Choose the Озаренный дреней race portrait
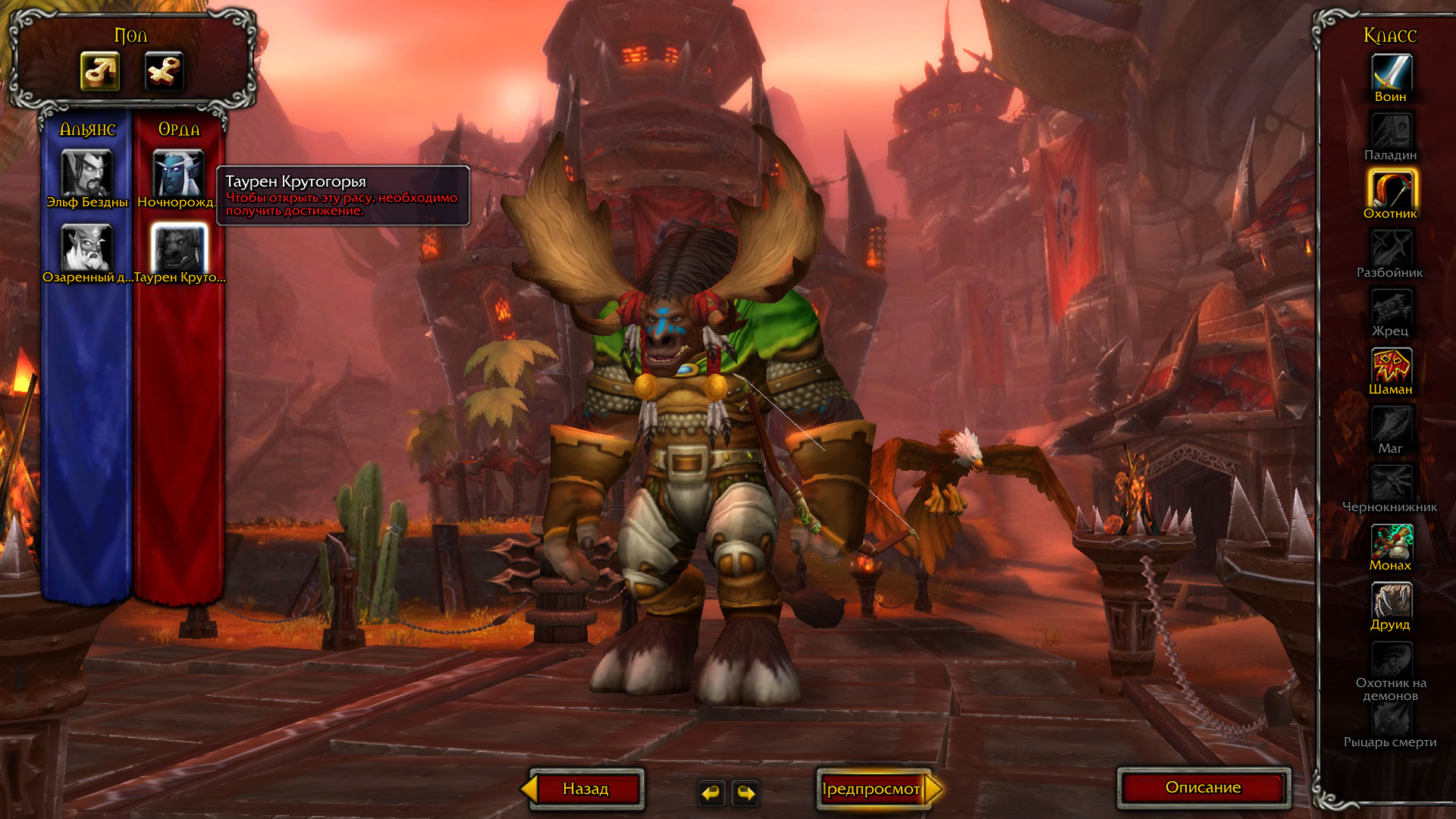This screenshot has width=1456, height=819. [x=87, y=247]
